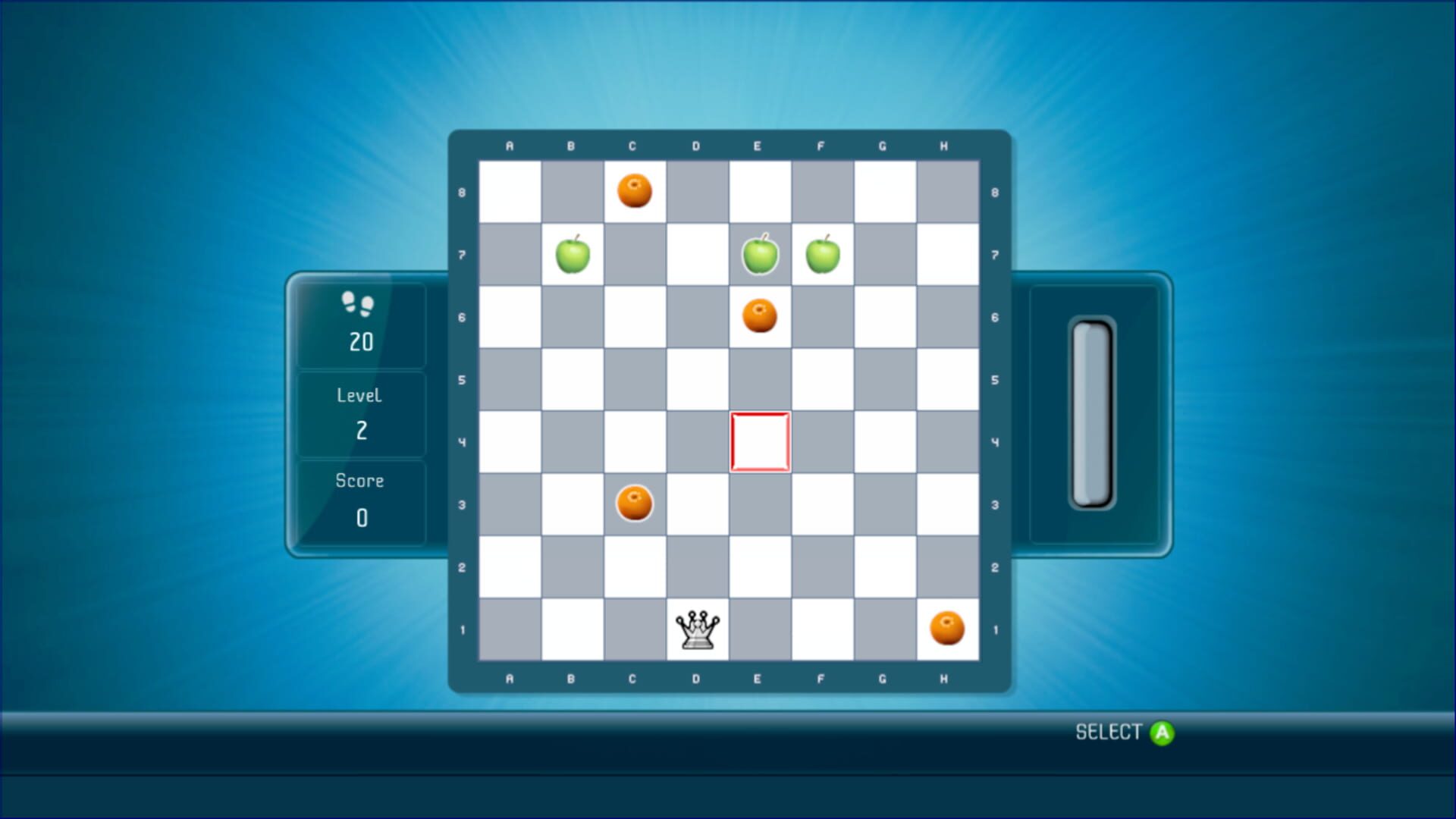
Task: Select the green apple on F7
Action: pos(821,254)
